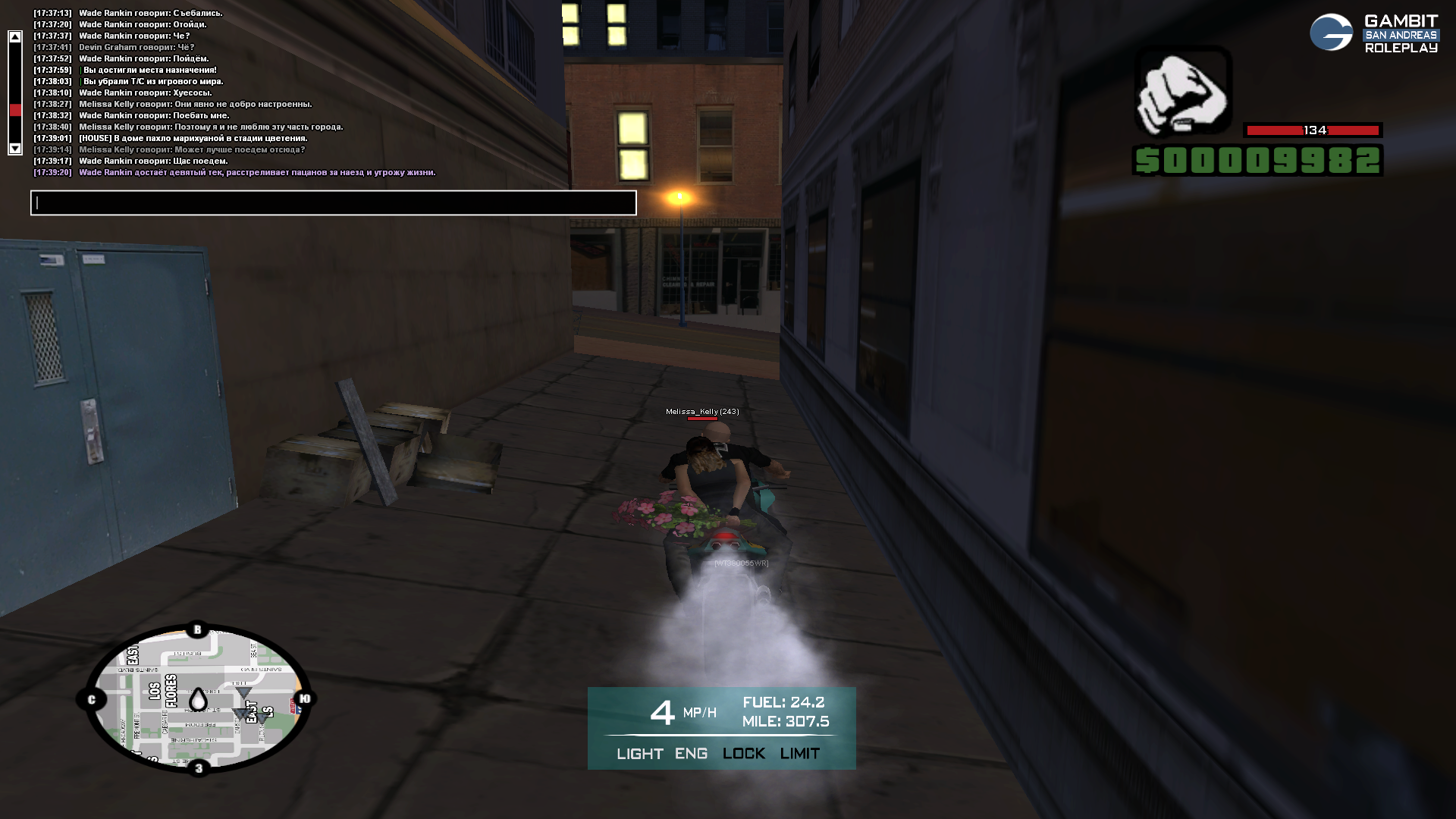This screenshot has width=1456, height=819.
Task: Toggle the LOCK vehicle indicator
Action: 743,754
